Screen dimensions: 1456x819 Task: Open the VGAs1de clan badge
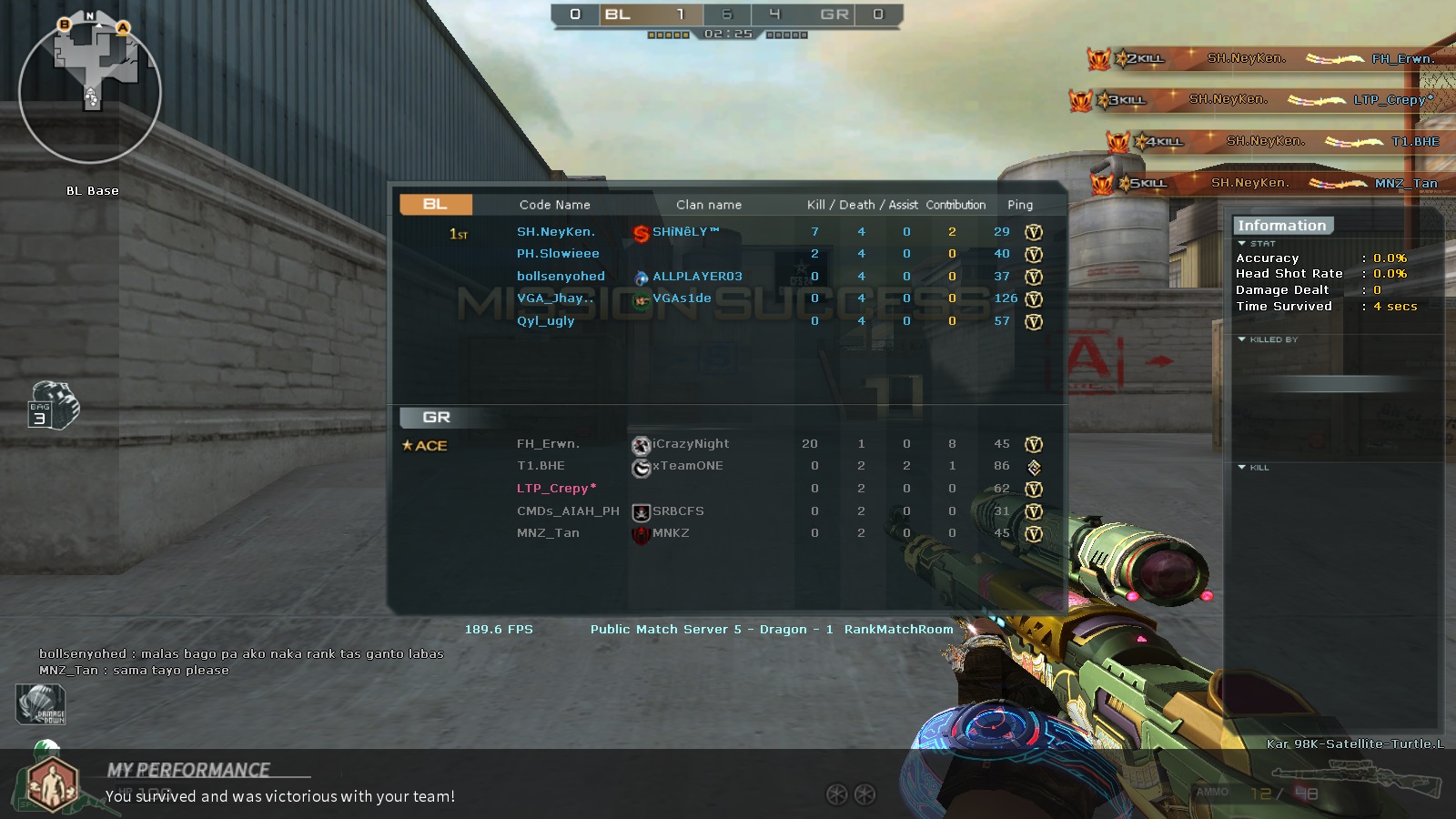[642, 298]
